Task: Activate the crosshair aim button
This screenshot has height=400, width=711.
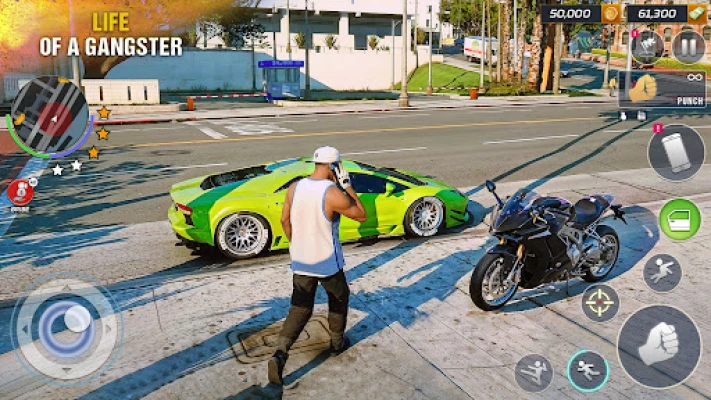Action: [x=600, y=303]
